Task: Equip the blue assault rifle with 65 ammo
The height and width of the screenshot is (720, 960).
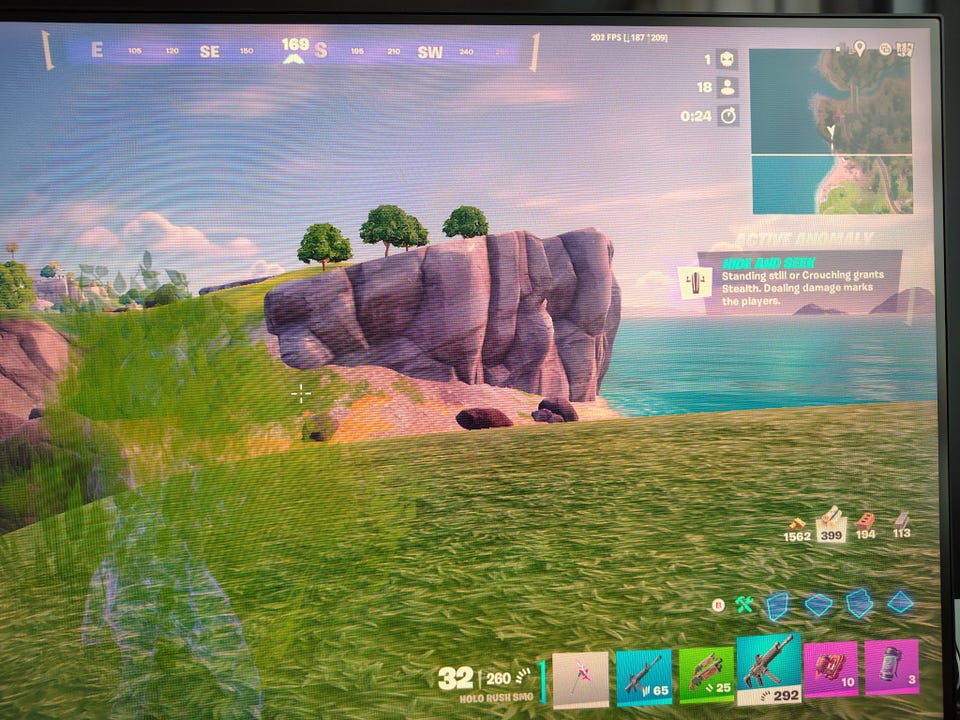Action: click(643, 677)
